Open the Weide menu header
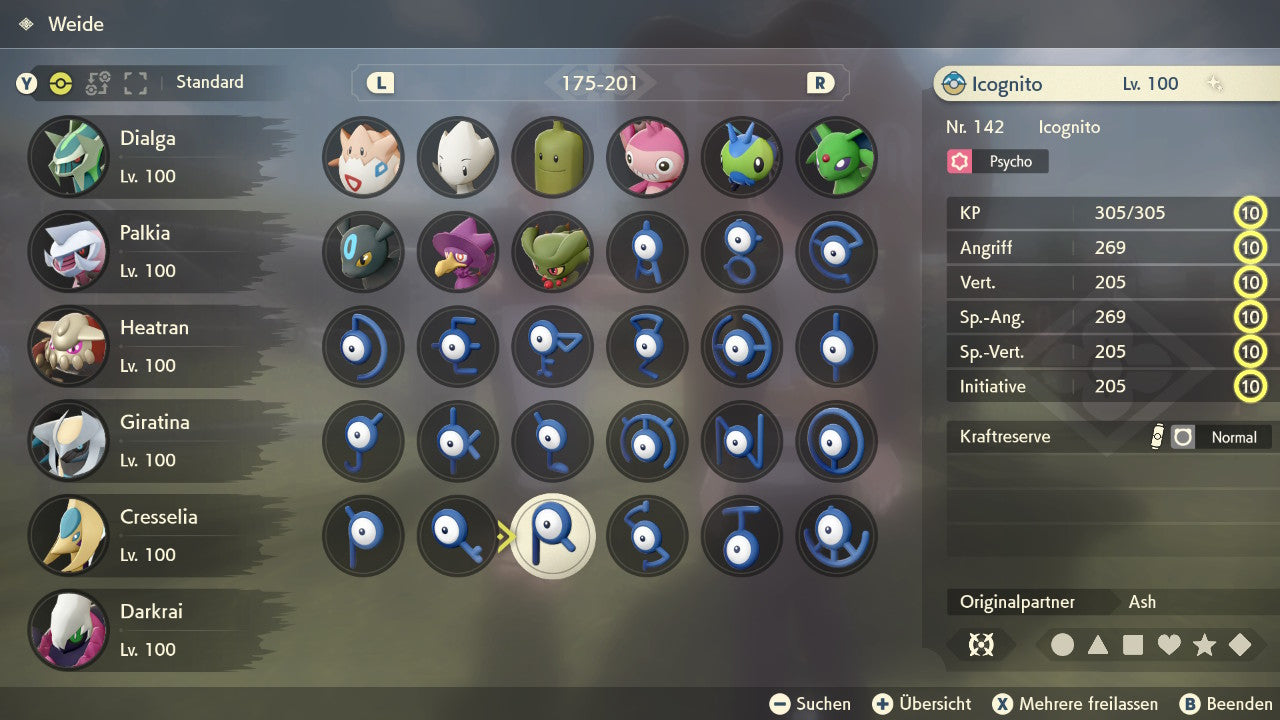The image size is (1280, 720). (x=60, y=24)
